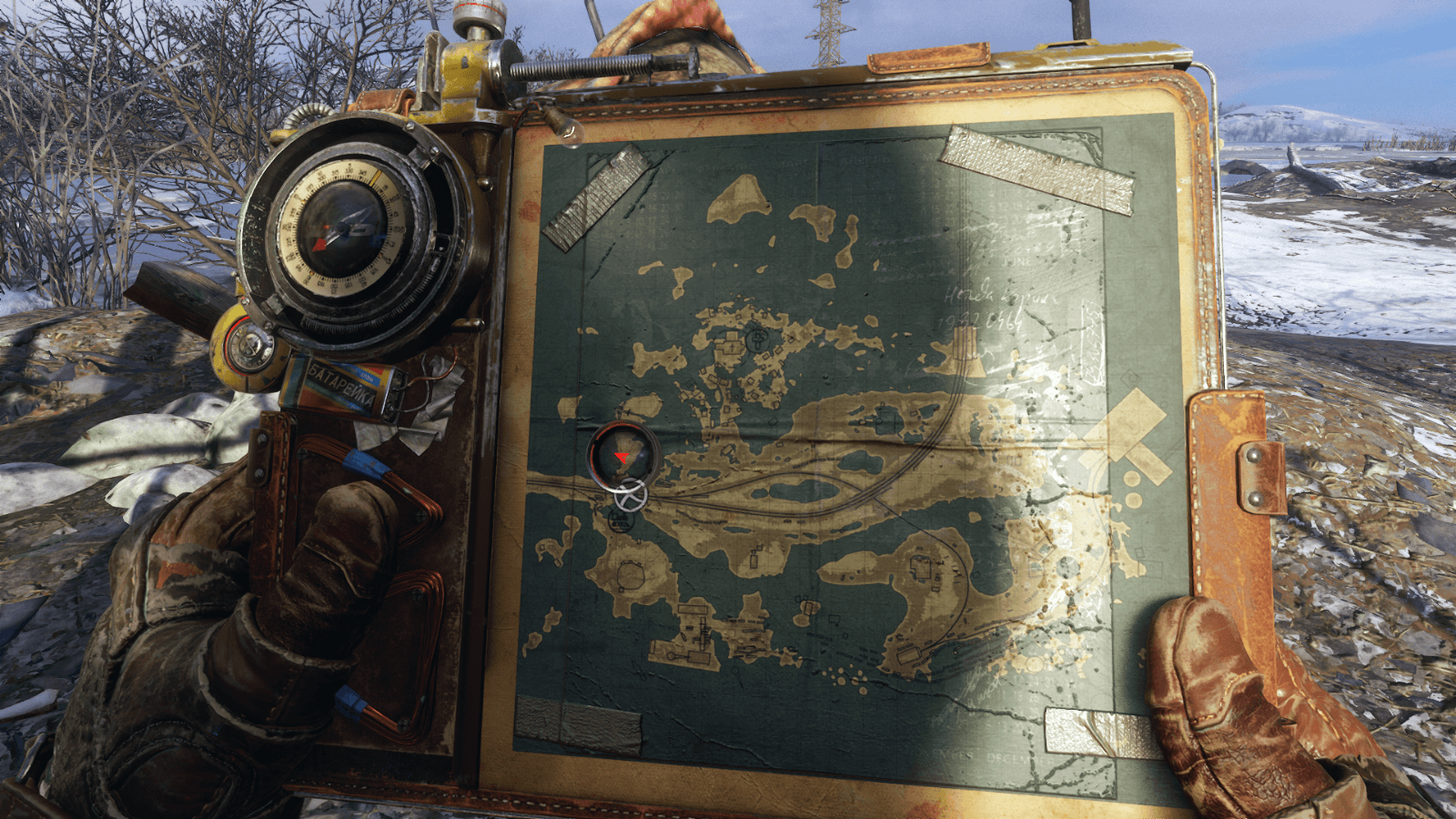Click the church icon with the cross symbol
The height and width of the screenshot is (819, 1456).
click(733, 346)
